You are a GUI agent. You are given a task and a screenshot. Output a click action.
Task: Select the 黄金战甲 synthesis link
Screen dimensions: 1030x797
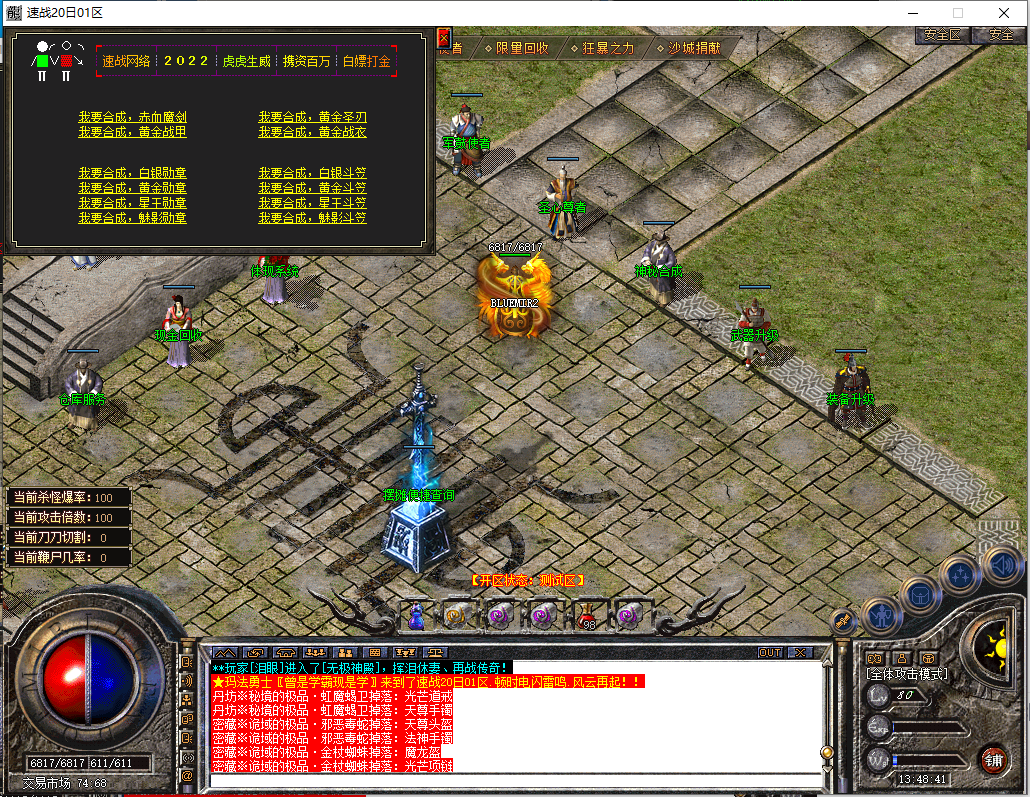(x=132, y=132)
